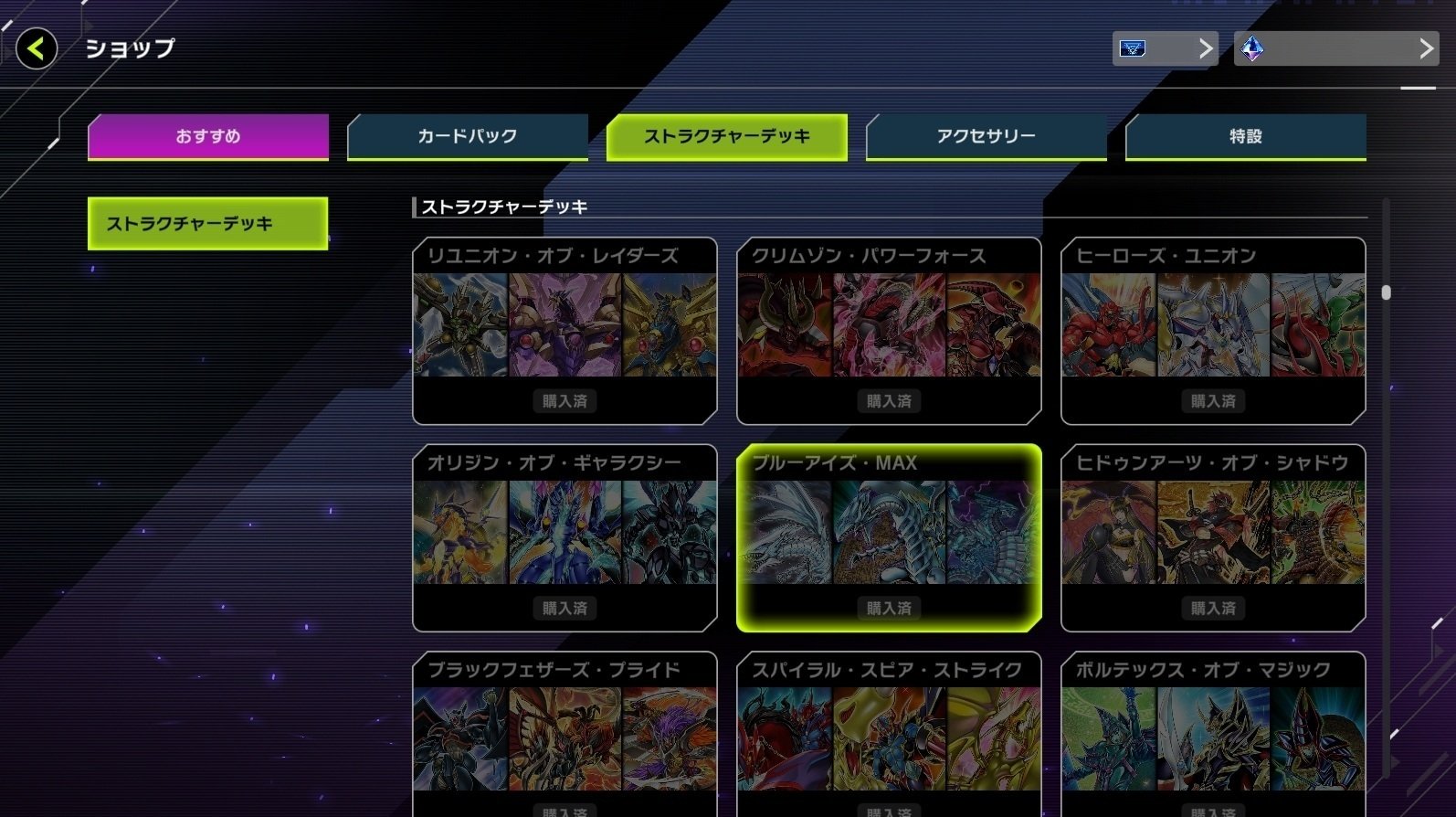
Task: Click 購入済 label under Blue-Eyes MAX
Action: coord(888,608)
